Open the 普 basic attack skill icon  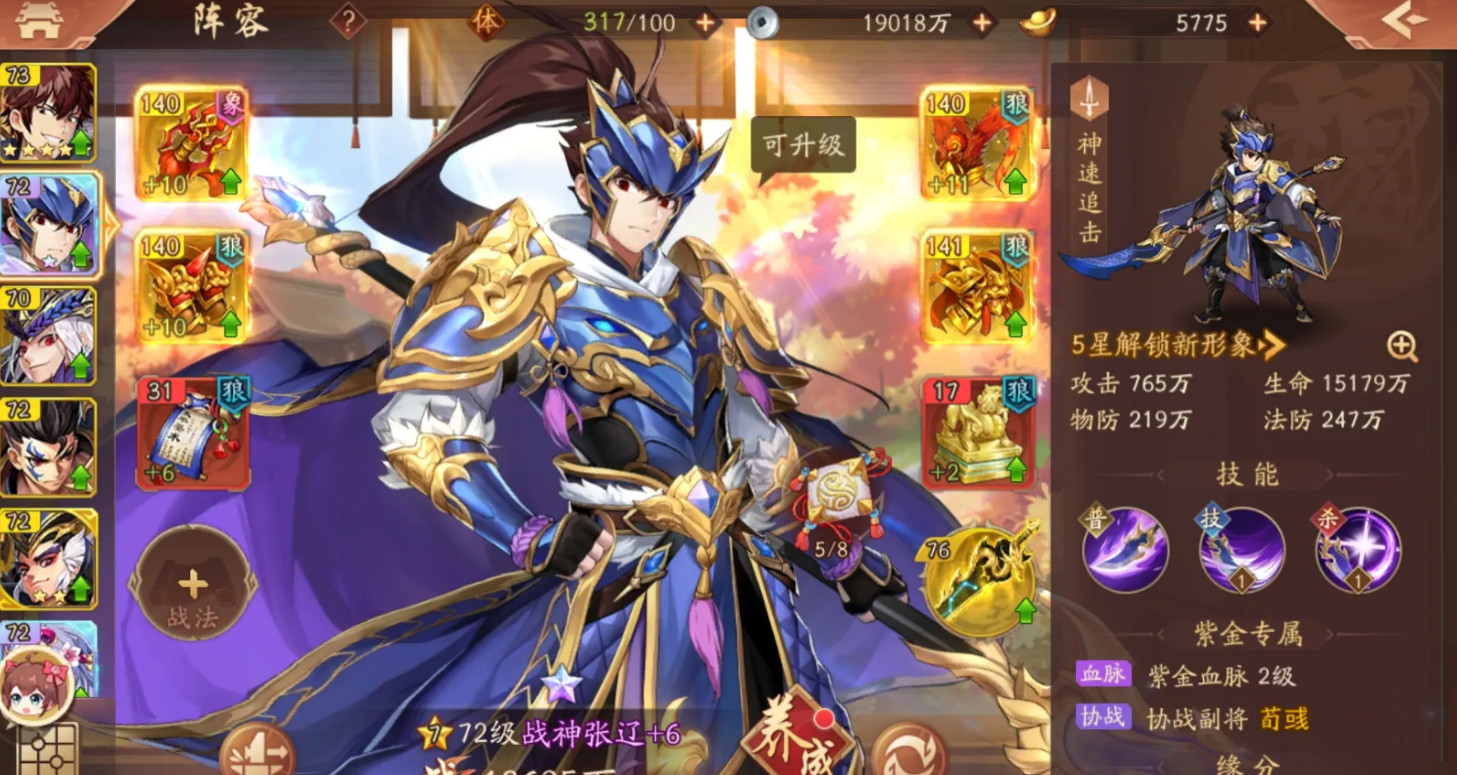click(x=1124, y=550)
